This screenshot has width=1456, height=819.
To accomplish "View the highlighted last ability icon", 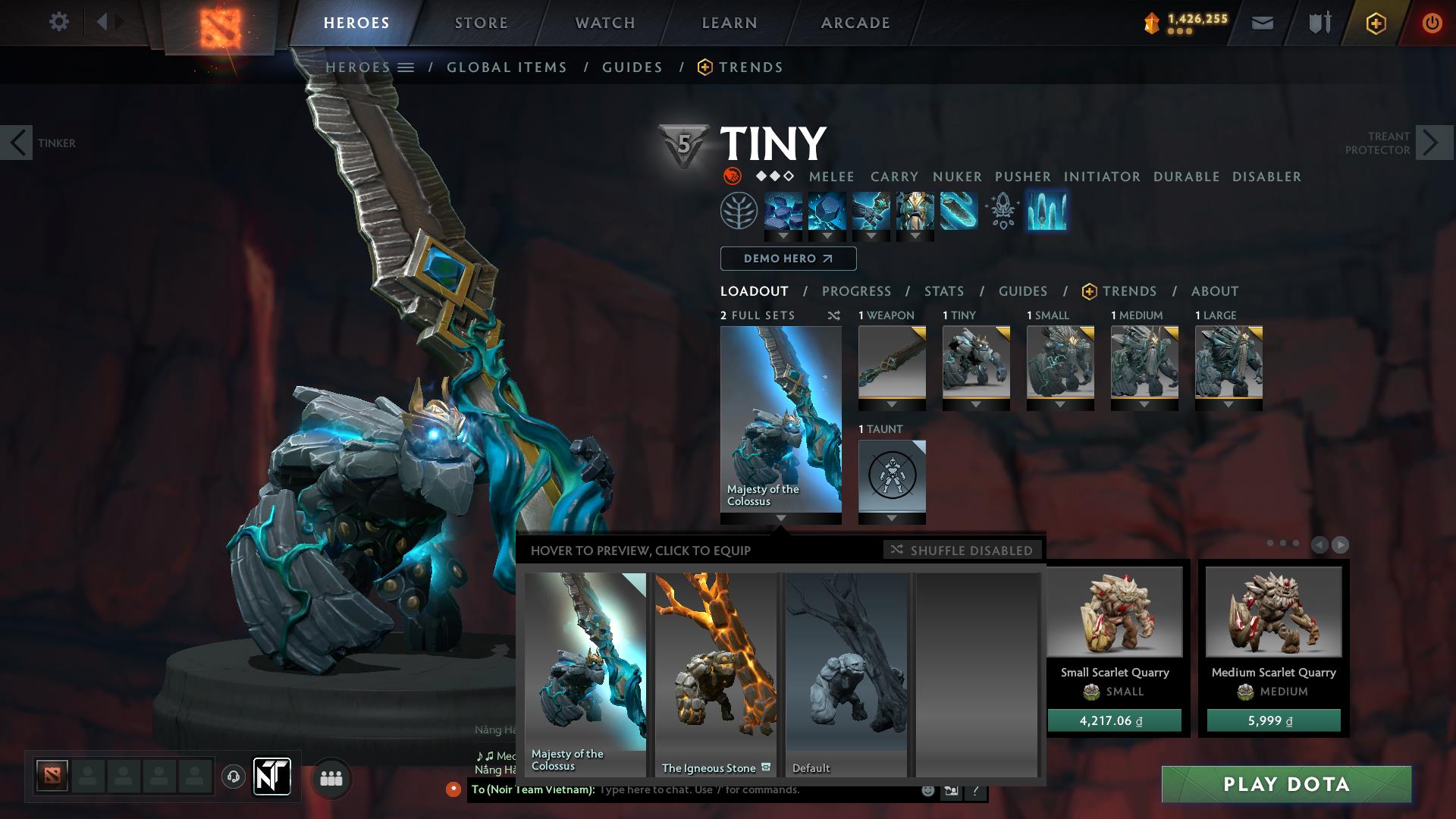I will point(1047,213).
